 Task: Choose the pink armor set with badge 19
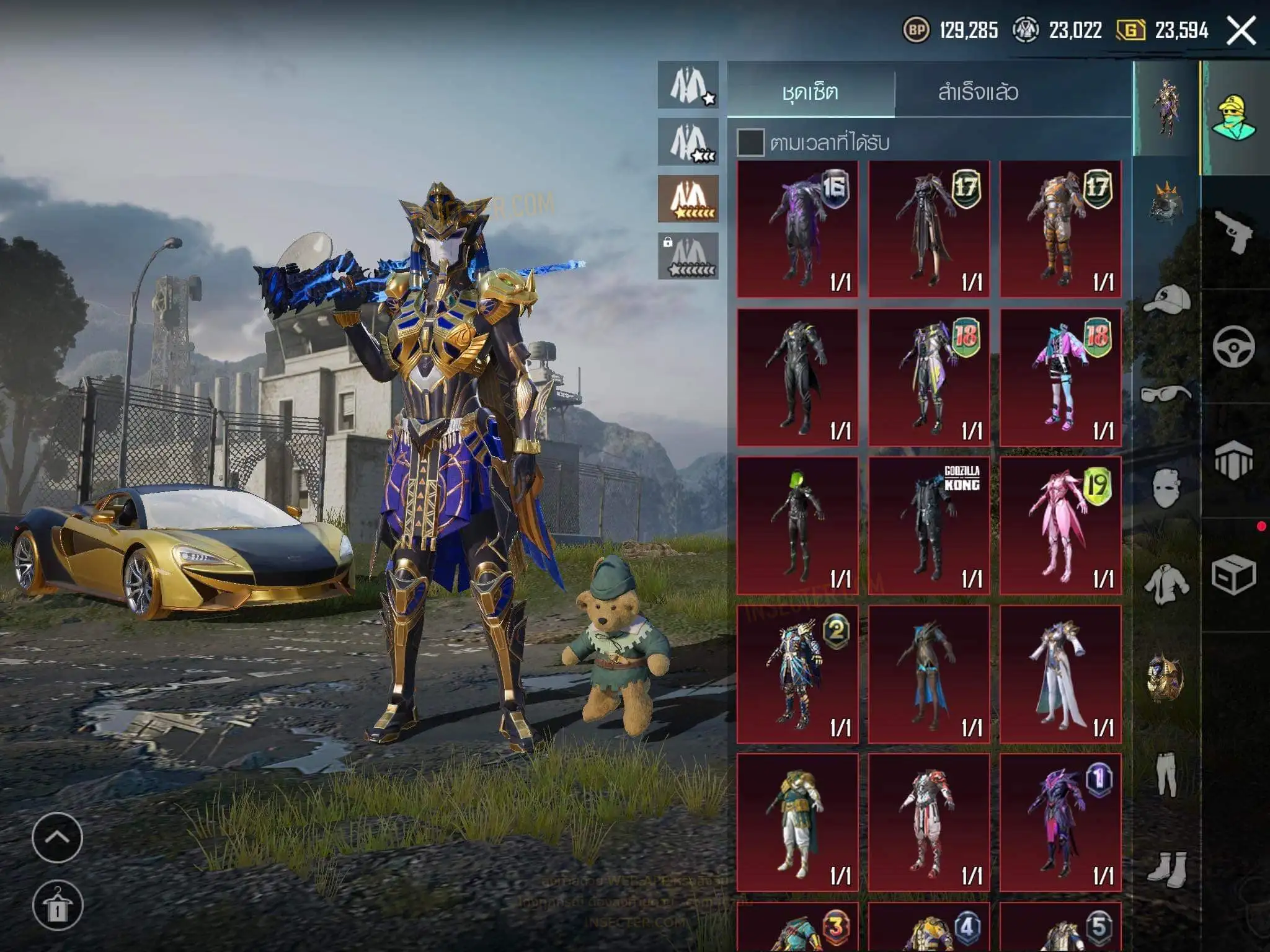(x=1060, y=526)
